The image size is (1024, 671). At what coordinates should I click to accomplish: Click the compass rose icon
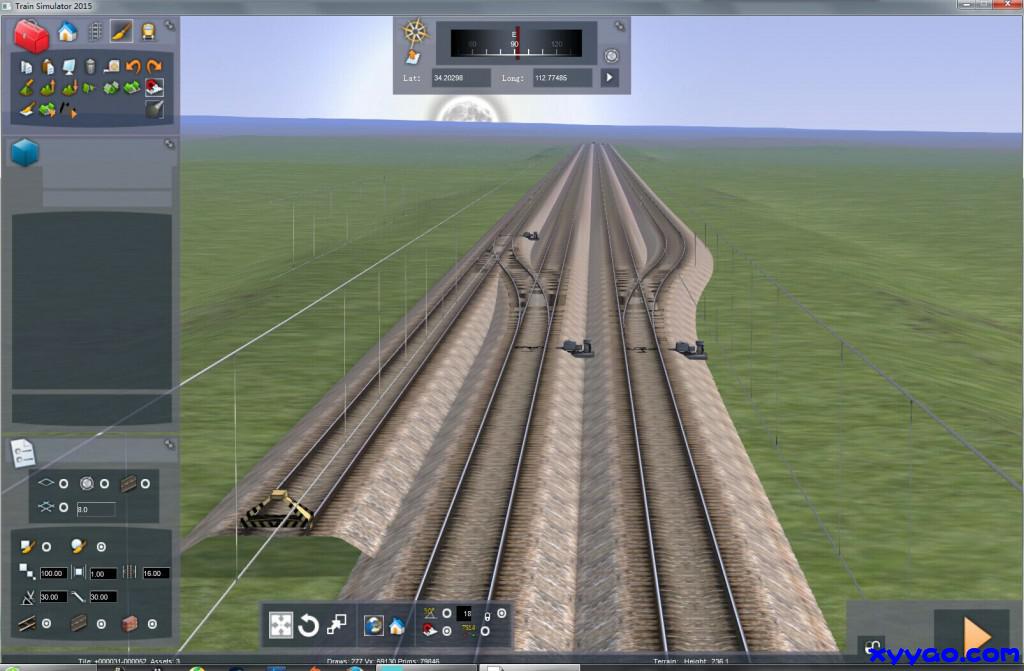point(415,32)
